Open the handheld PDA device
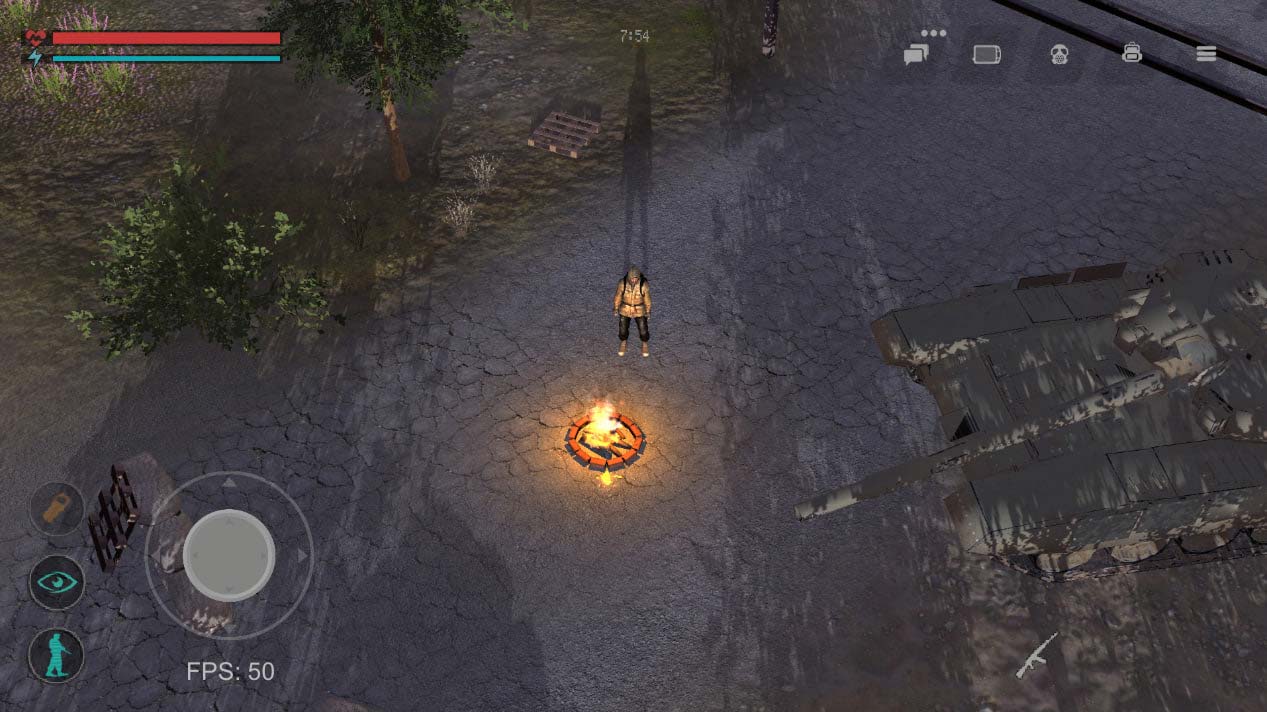 click(987, 54)
